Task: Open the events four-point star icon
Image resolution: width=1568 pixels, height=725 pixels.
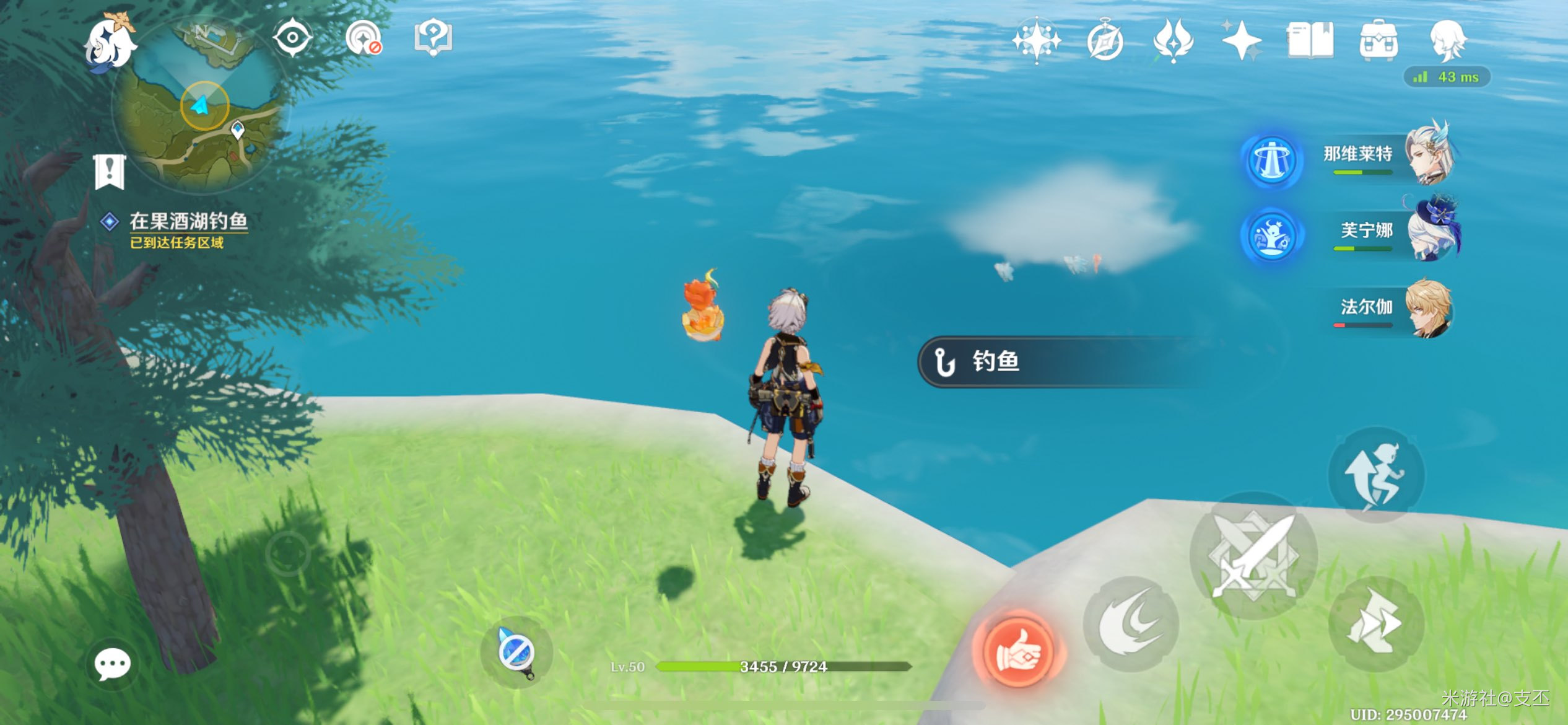Action: [x=1241, y=42]
